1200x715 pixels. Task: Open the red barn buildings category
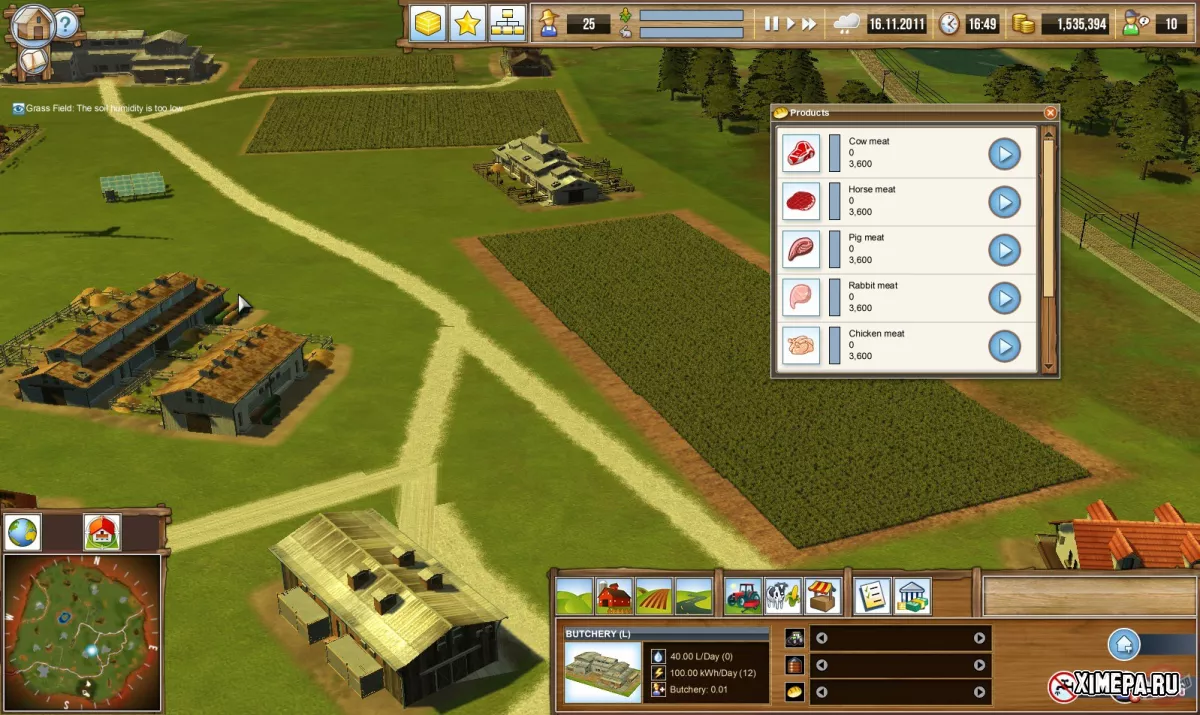614,596
